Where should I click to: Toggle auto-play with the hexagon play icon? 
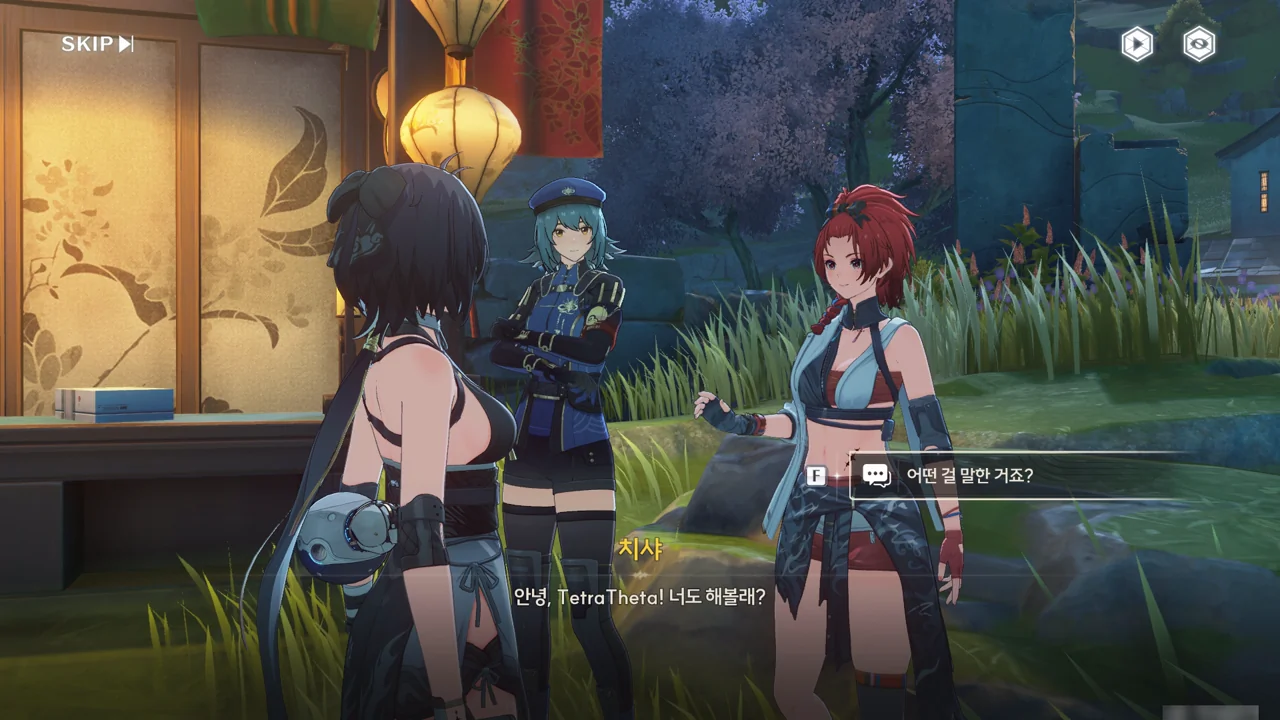[1137, 44]
